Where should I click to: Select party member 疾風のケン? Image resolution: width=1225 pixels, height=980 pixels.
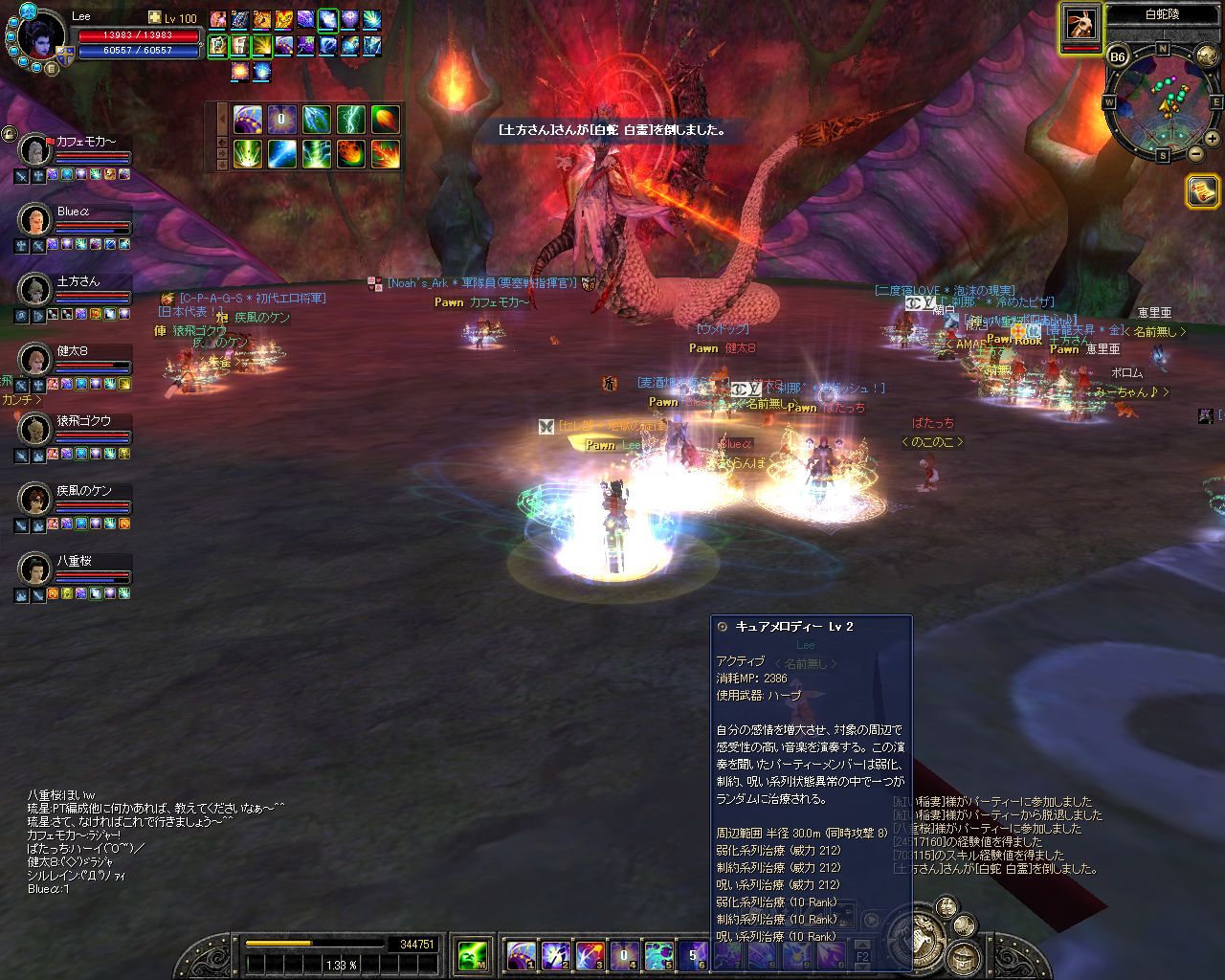point(36,500)
